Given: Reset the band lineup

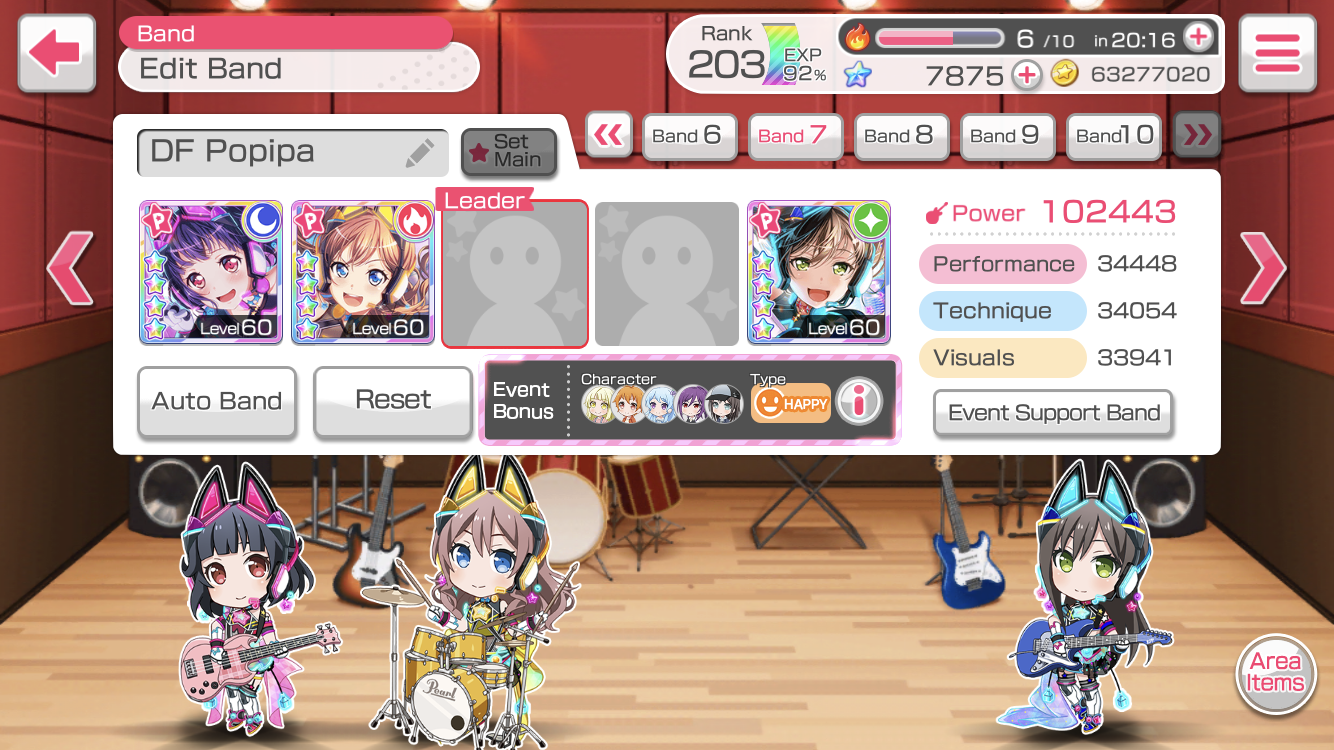Looking at the screenshot, I should [x=393, y=402].
